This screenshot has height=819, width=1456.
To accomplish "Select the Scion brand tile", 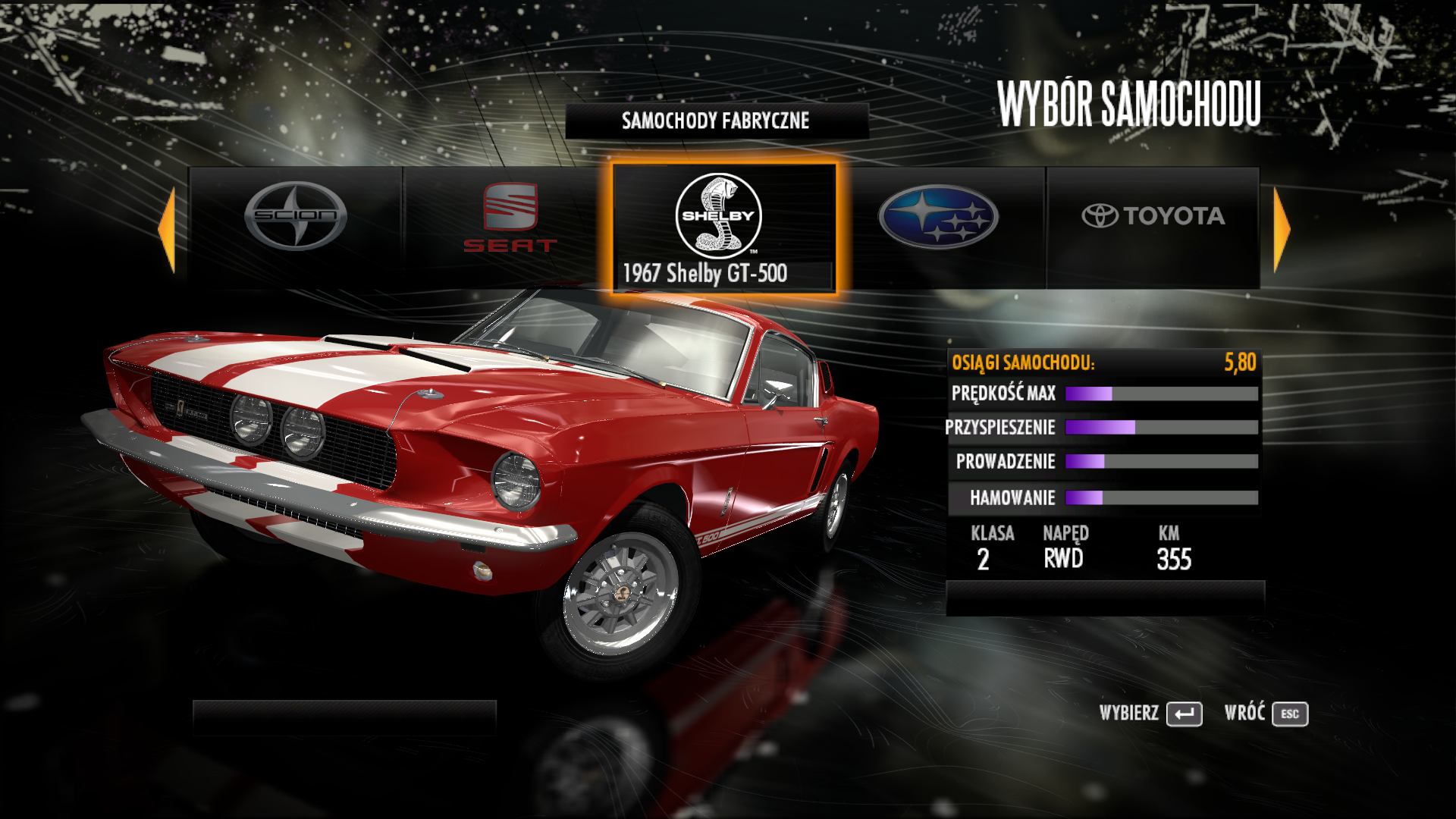I will [296, 226].
